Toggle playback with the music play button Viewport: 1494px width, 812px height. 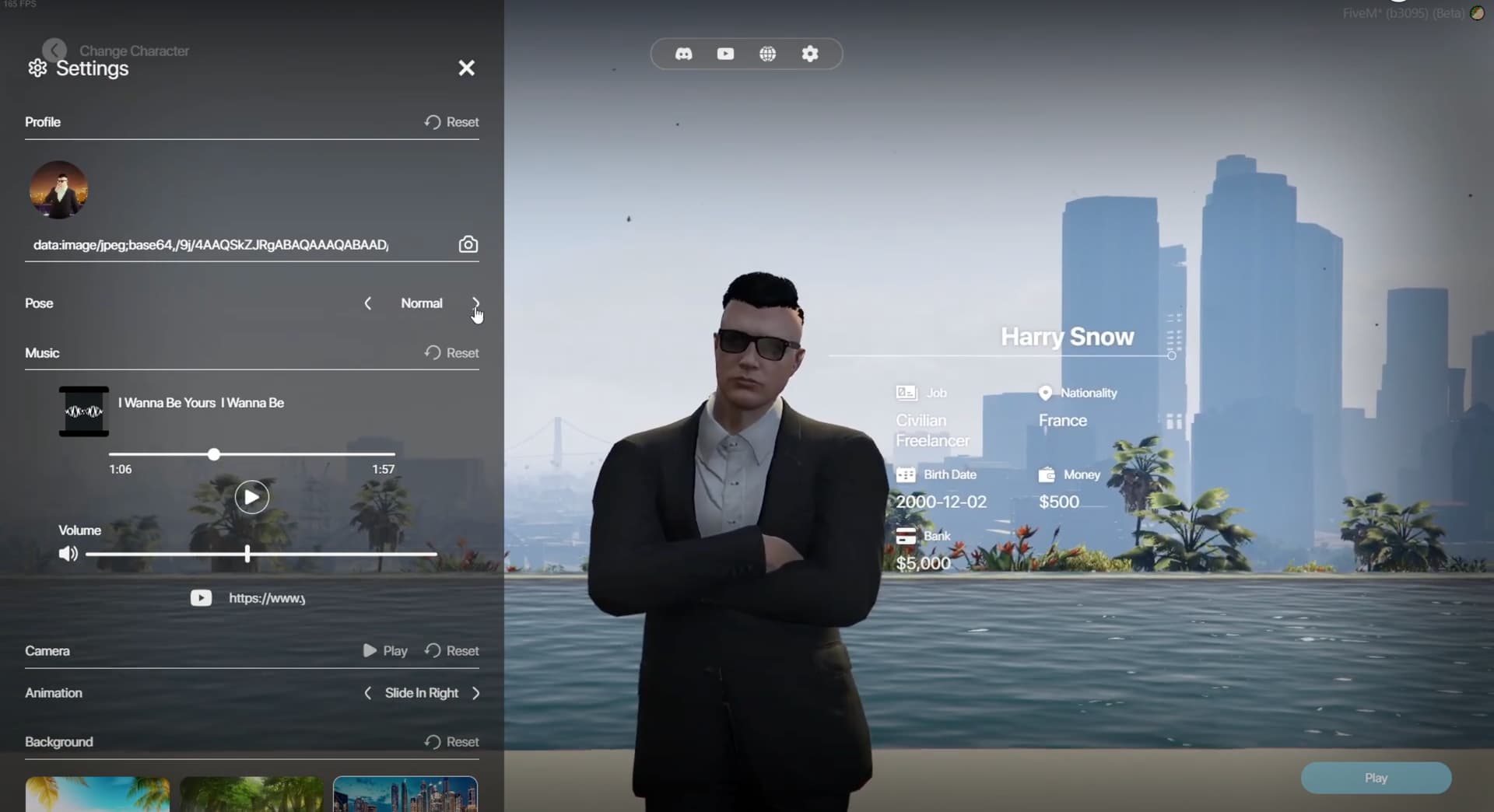click(251, 496)
